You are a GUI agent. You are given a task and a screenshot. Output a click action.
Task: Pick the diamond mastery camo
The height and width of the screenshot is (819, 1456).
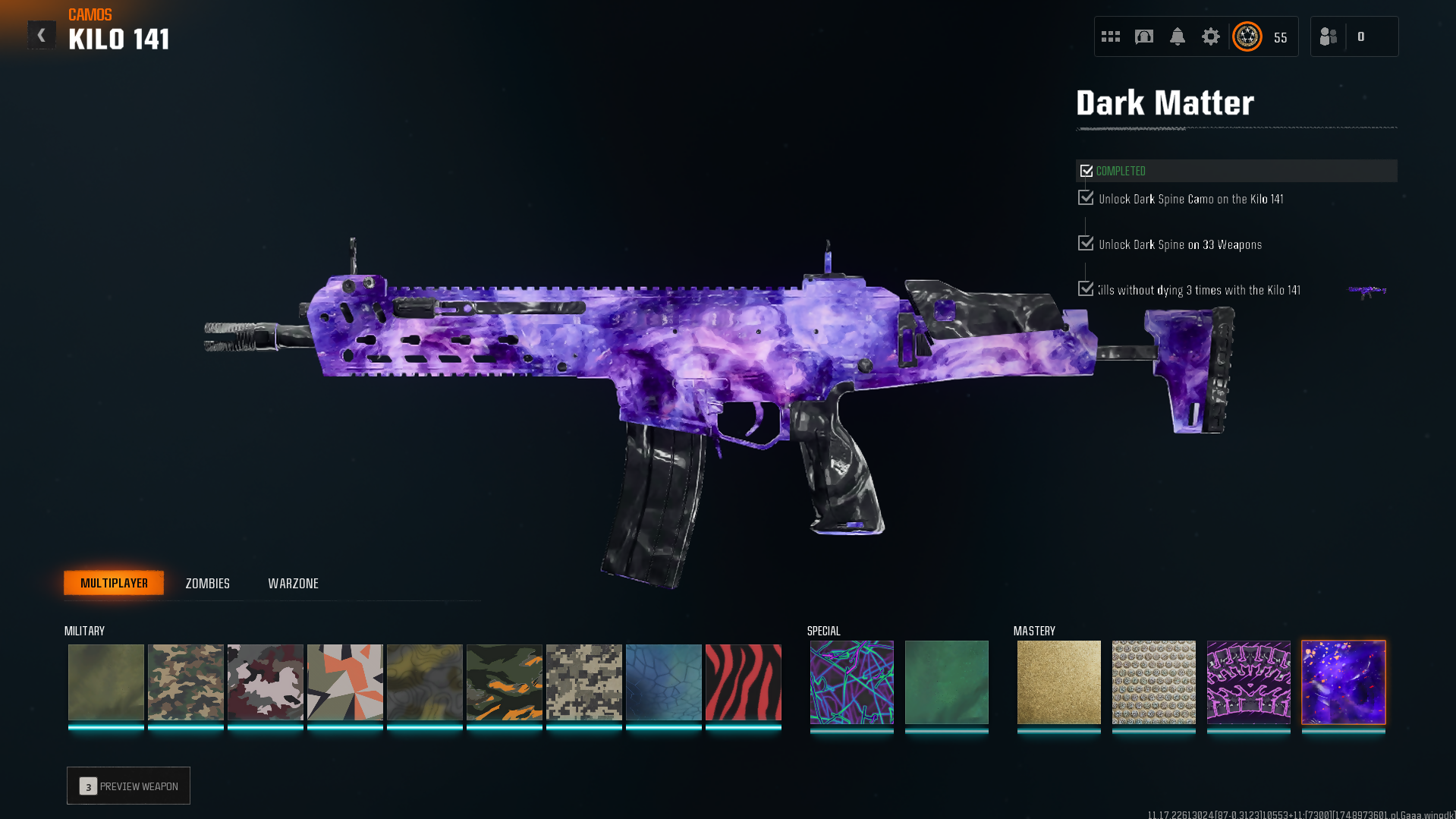point(1153,682)
